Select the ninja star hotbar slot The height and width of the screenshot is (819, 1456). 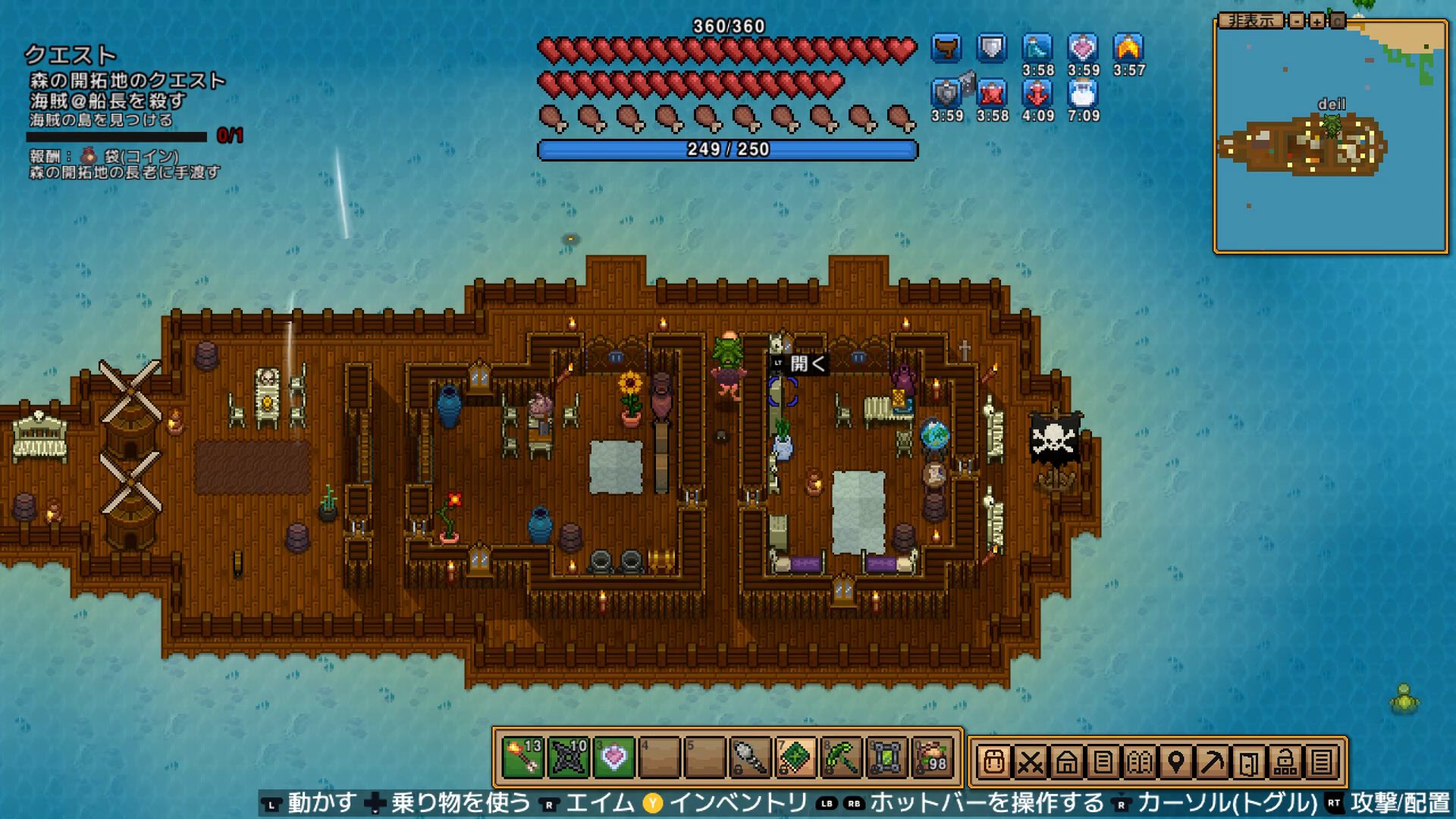(569, 758)
